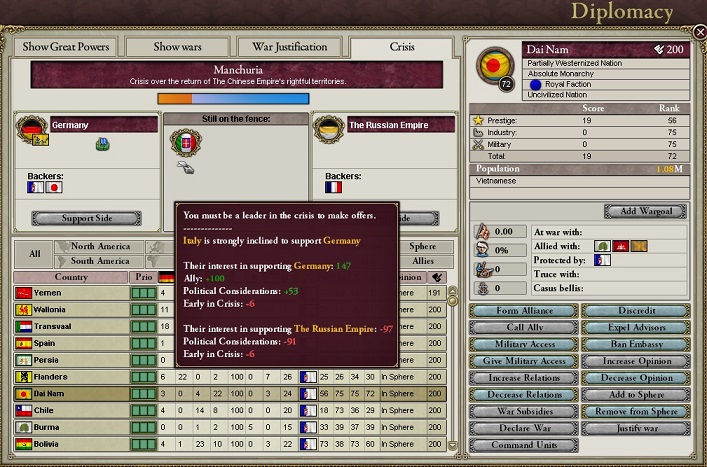This screenshot has width=707, height=467.
Task: Select Bolivia in the country list
Action: [70, 444]
